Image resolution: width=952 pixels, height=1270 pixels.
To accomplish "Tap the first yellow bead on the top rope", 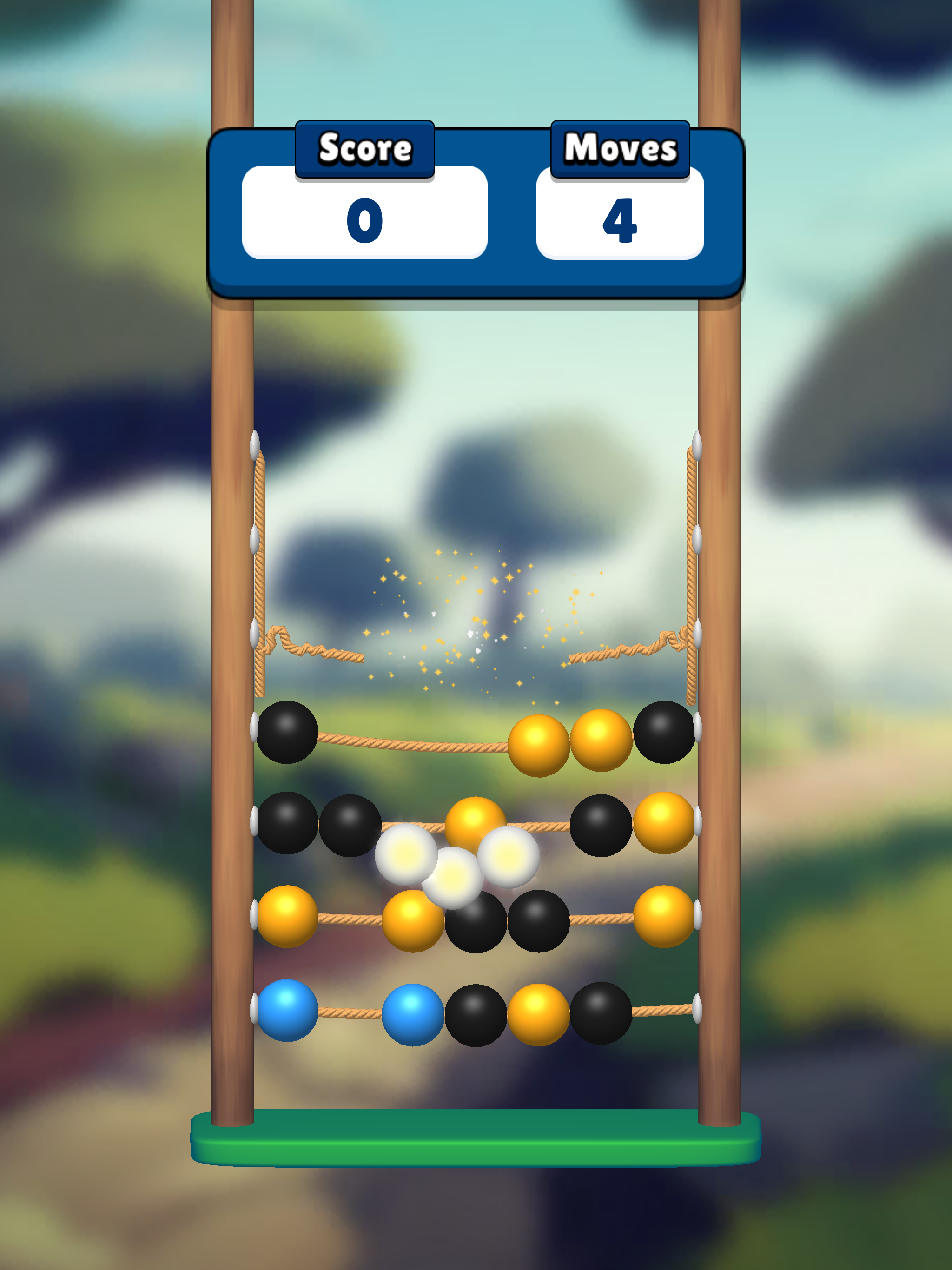I will pos(539,741).
